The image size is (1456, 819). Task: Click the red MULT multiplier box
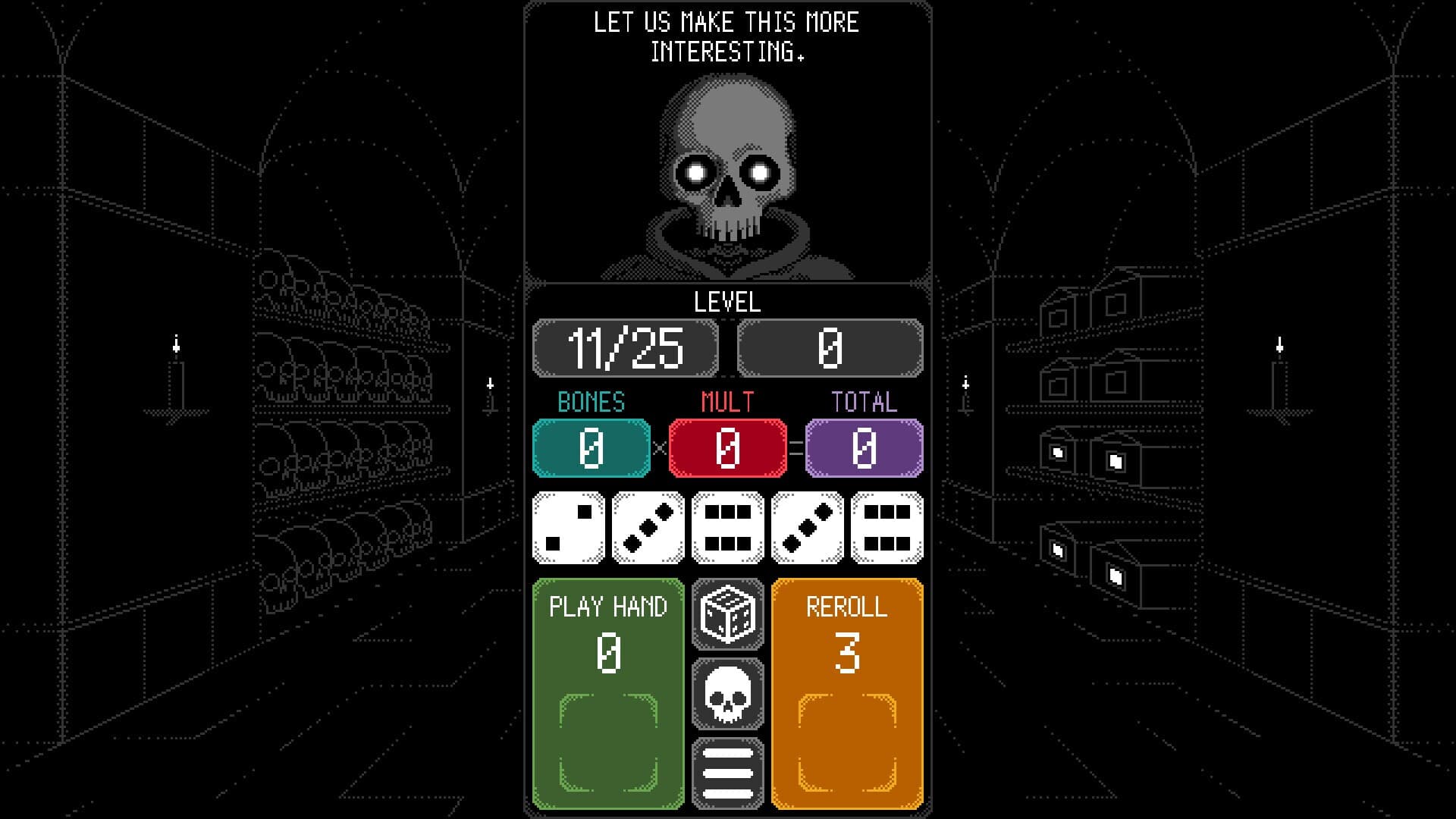click(x=727, y=447)
